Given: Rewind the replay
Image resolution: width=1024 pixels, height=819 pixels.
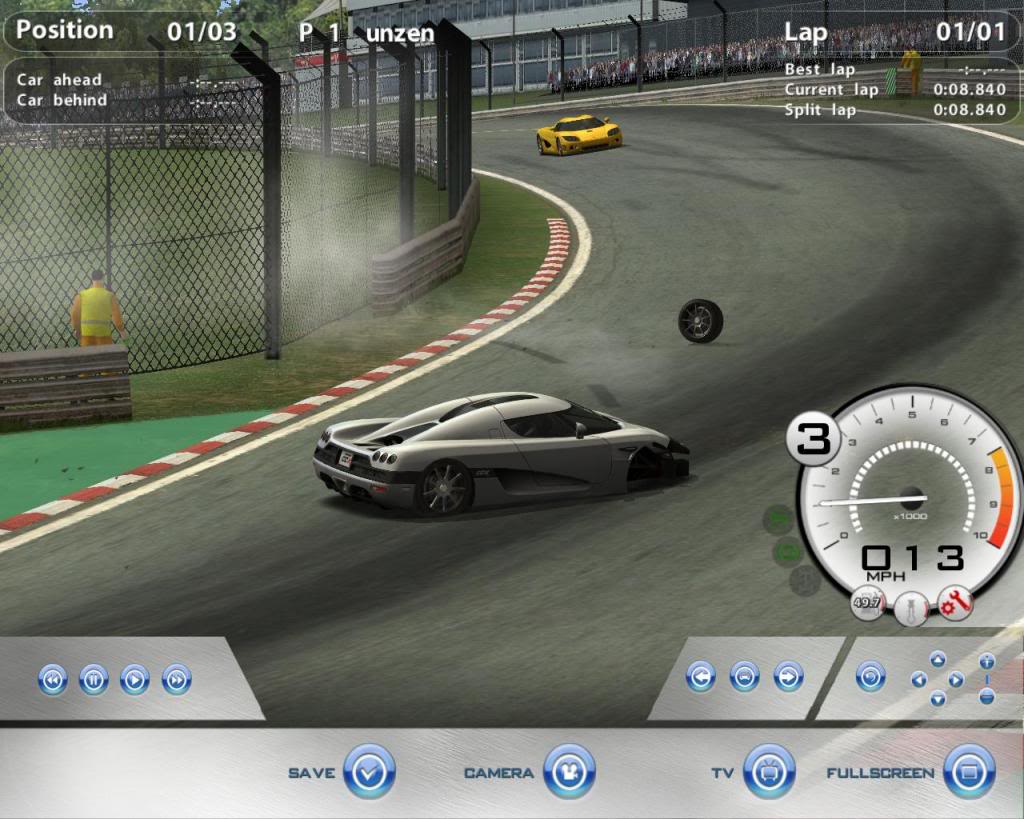Looking at the screenshot, I should (x=52, y=680).
